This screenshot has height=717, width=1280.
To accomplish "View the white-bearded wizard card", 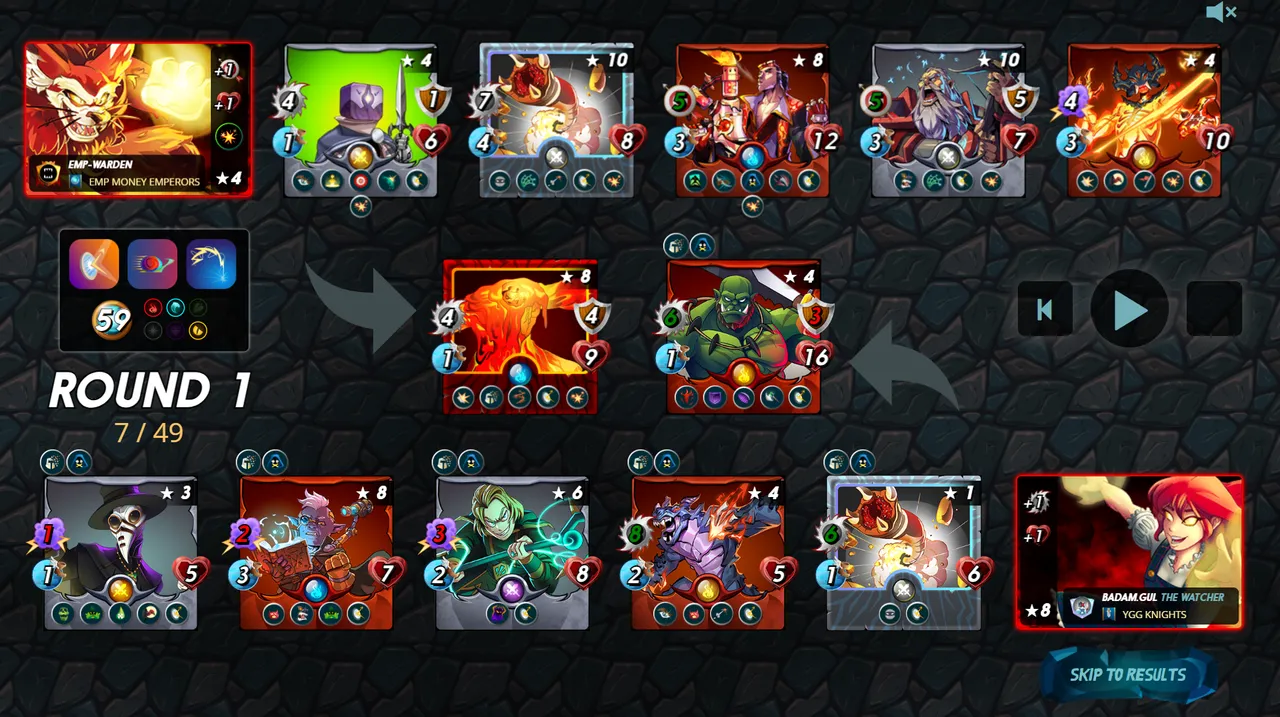I will (x=948, y=120).
